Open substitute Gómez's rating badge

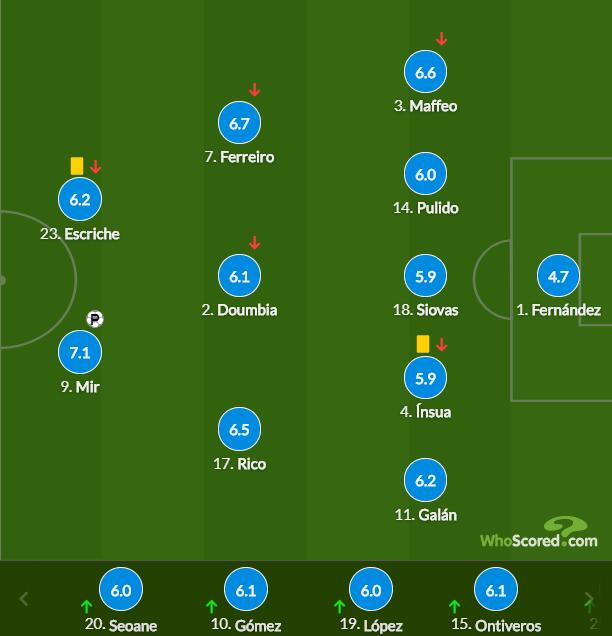click(x=246, y=590)
